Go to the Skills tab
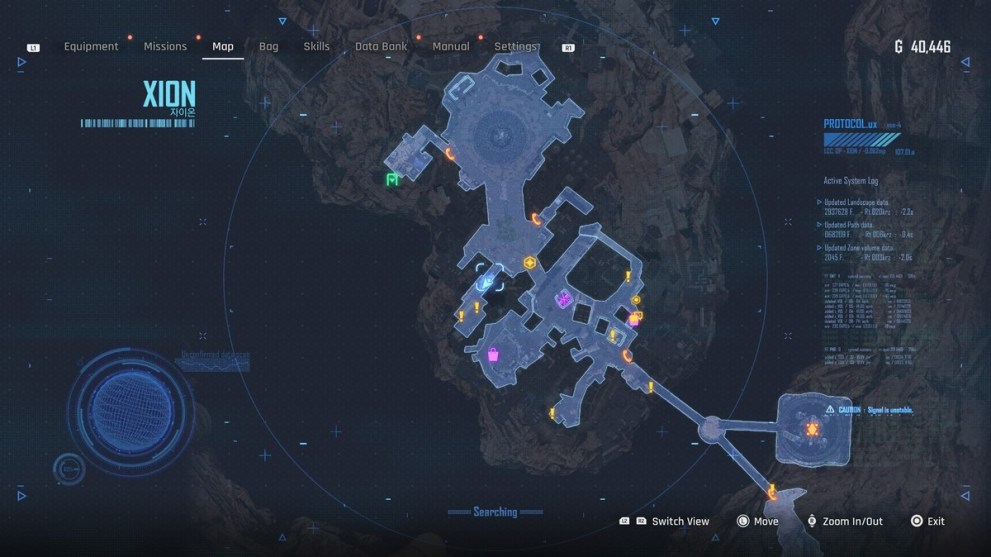 [x=316, y=46]
